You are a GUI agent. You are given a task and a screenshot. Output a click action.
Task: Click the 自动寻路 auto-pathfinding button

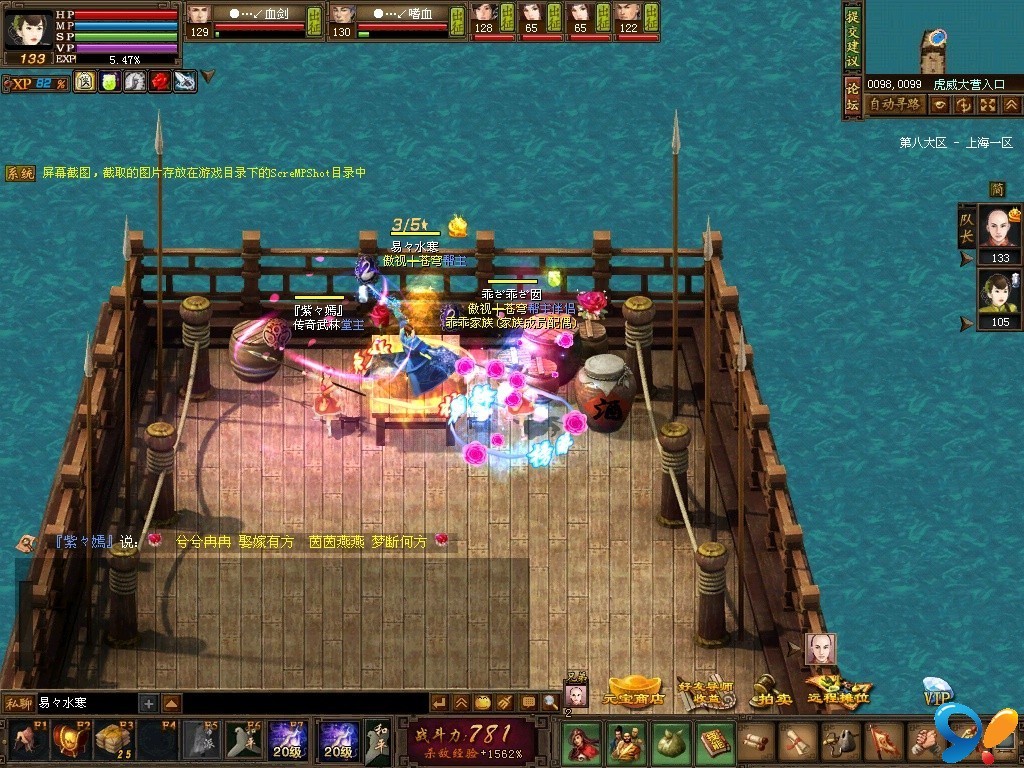click(893, 104)
